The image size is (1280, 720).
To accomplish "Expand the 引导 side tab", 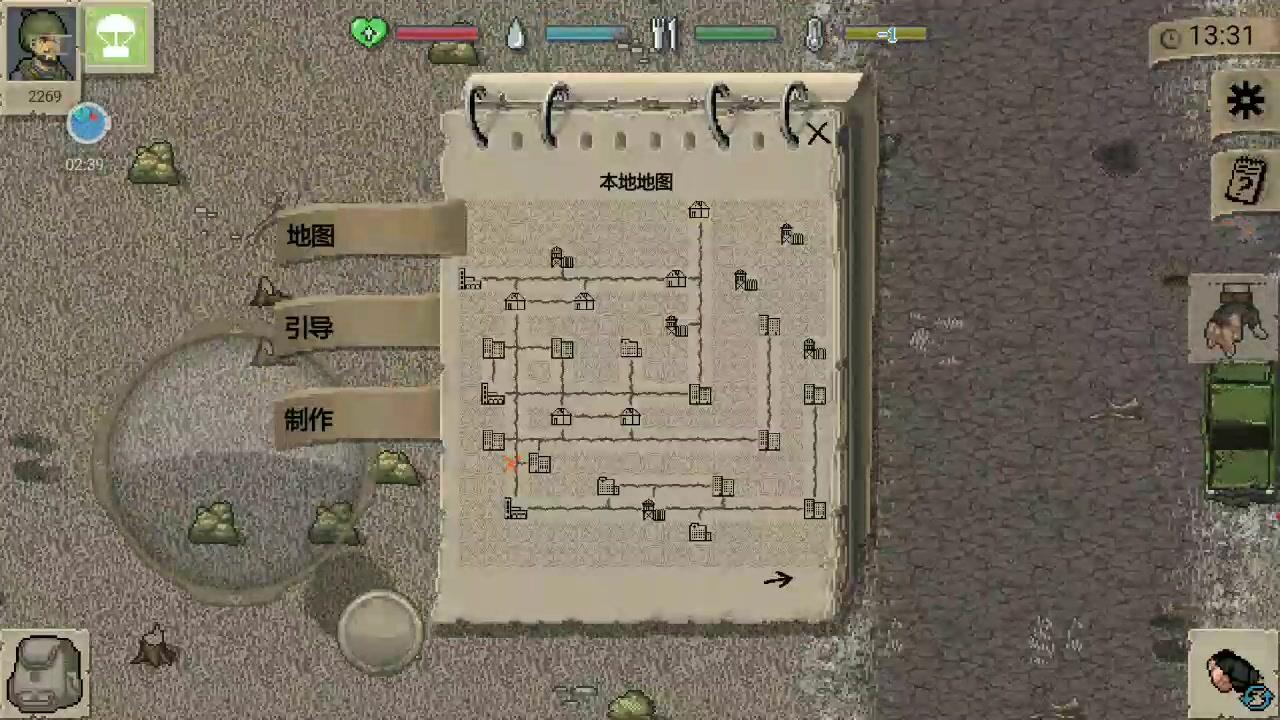I will pos(309,329).
